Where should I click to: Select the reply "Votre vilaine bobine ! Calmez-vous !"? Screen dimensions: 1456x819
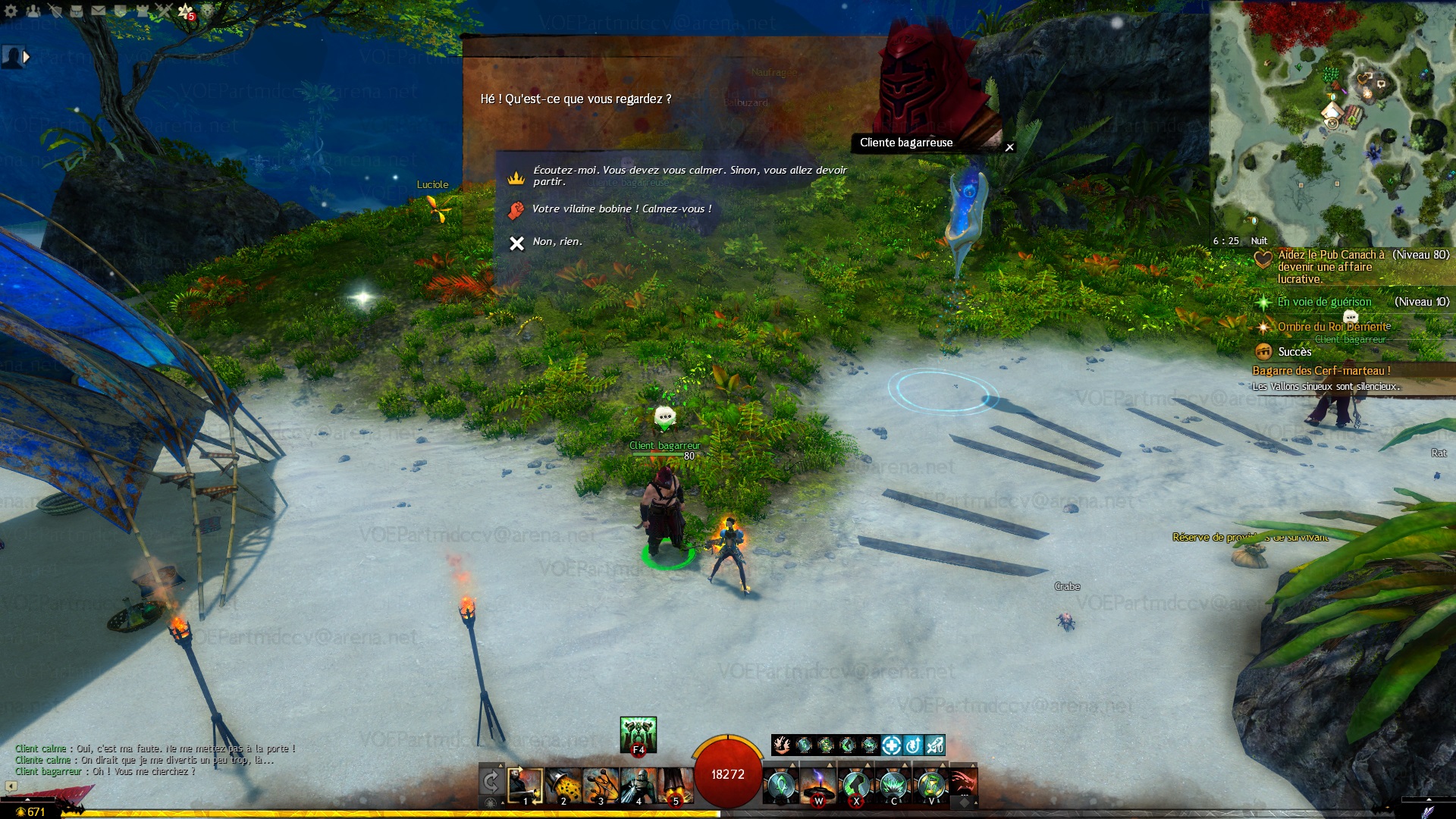[621, 209]
